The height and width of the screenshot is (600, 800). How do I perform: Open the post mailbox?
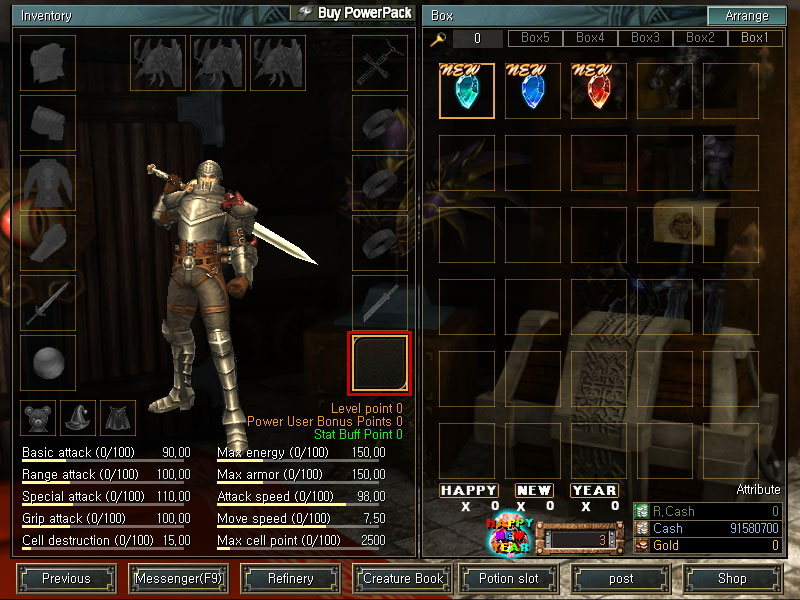[621, 578]
